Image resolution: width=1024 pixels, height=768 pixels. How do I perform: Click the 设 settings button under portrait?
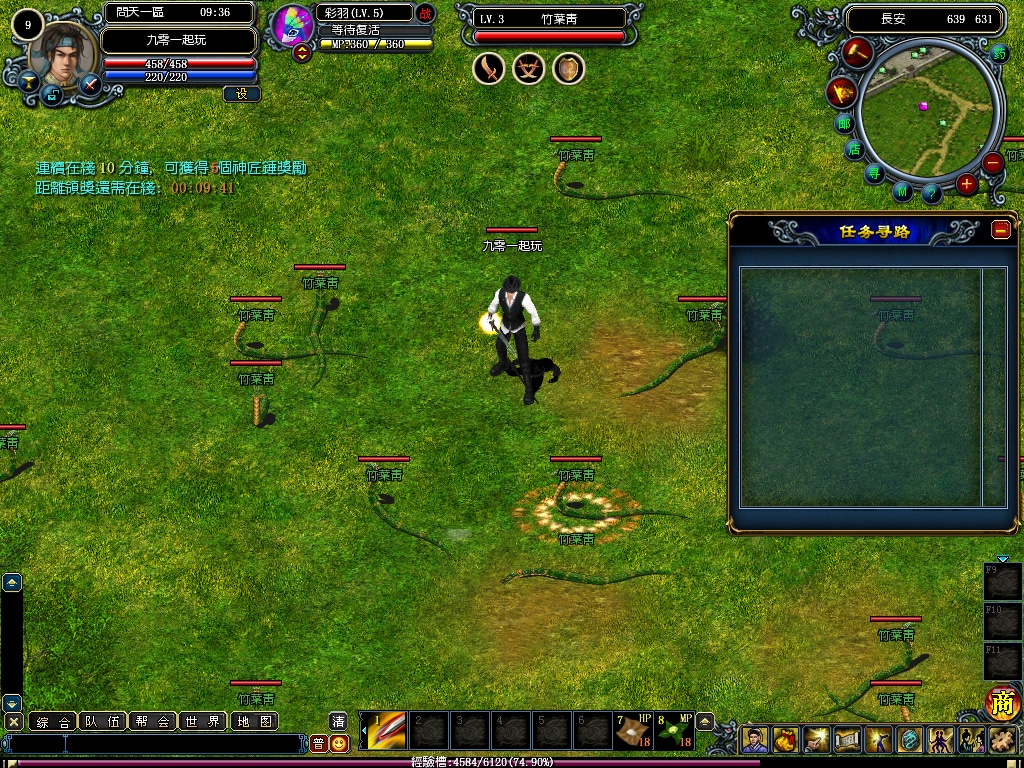pos(242,94)
